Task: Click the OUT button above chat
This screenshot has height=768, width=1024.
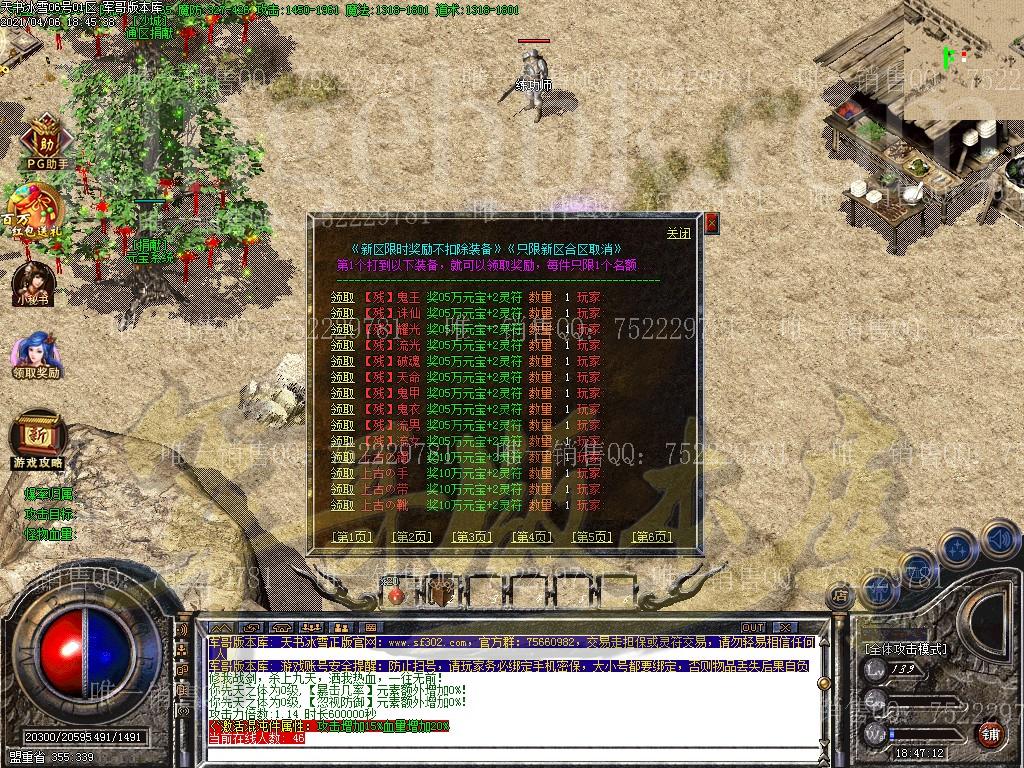Action: click(x=753, y=627)
